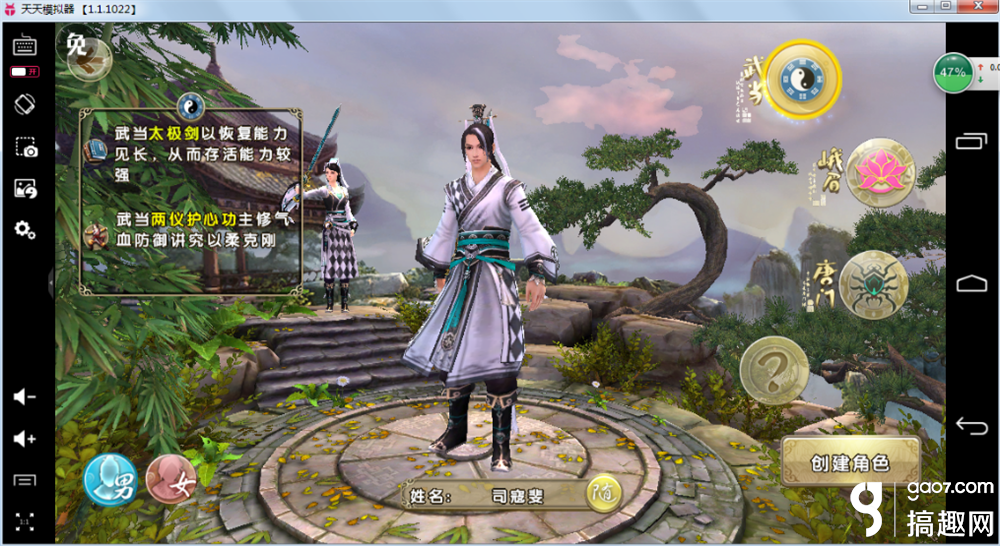Choose the Emei (峨眉) lotus sect icon

tap(881, 171)
